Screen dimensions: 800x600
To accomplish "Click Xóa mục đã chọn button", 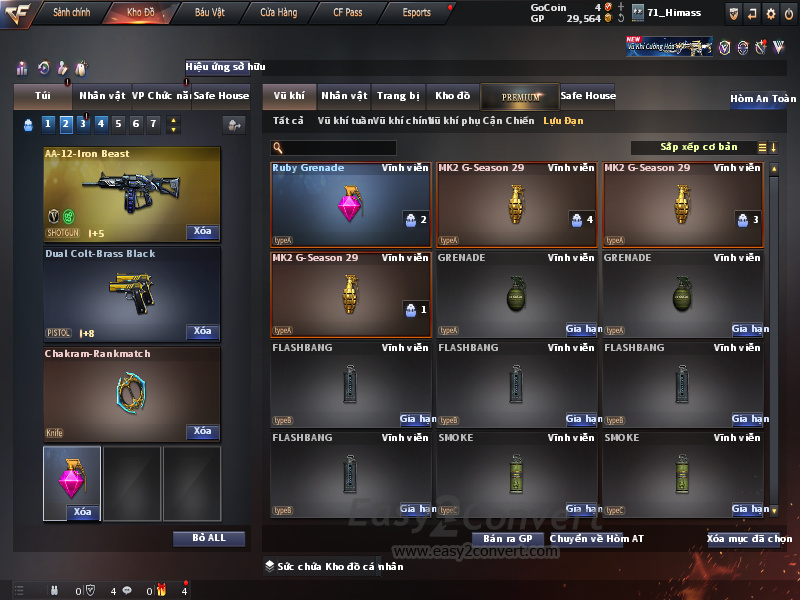I will point(749,539).
